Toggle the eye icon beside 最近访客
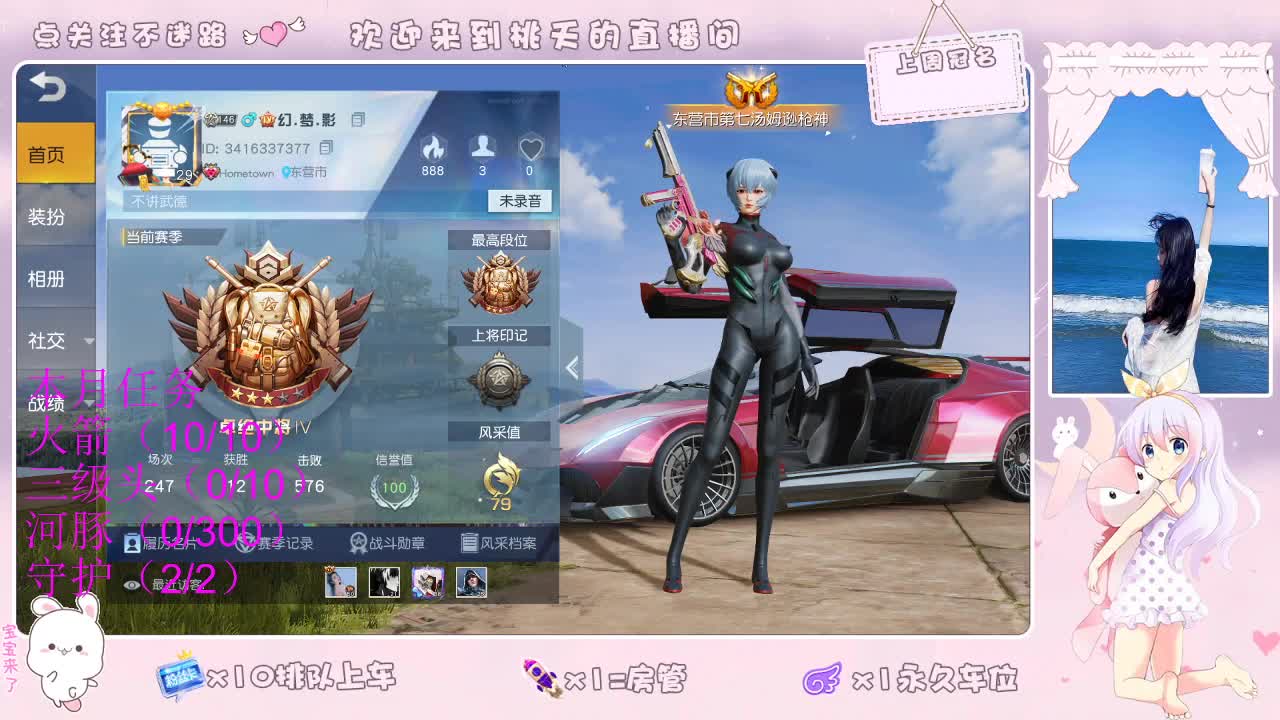1280x720 pixels. pos(132,585)
